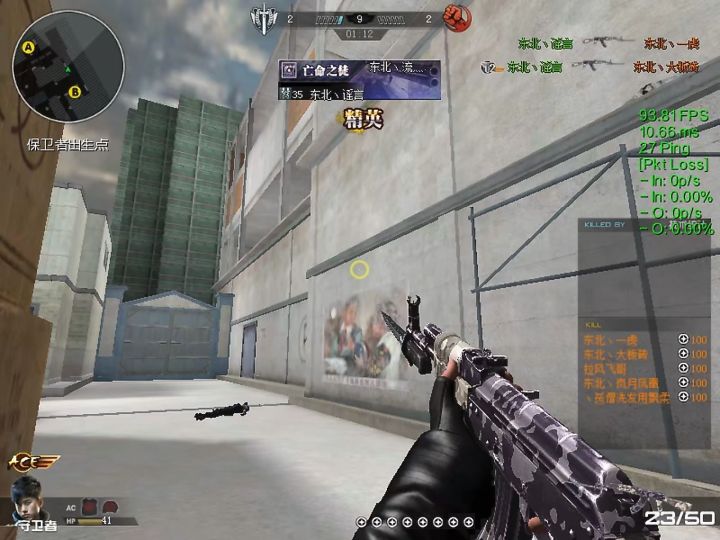Click the winged sword team emblem
720x540 pixels.
point(263,17)
